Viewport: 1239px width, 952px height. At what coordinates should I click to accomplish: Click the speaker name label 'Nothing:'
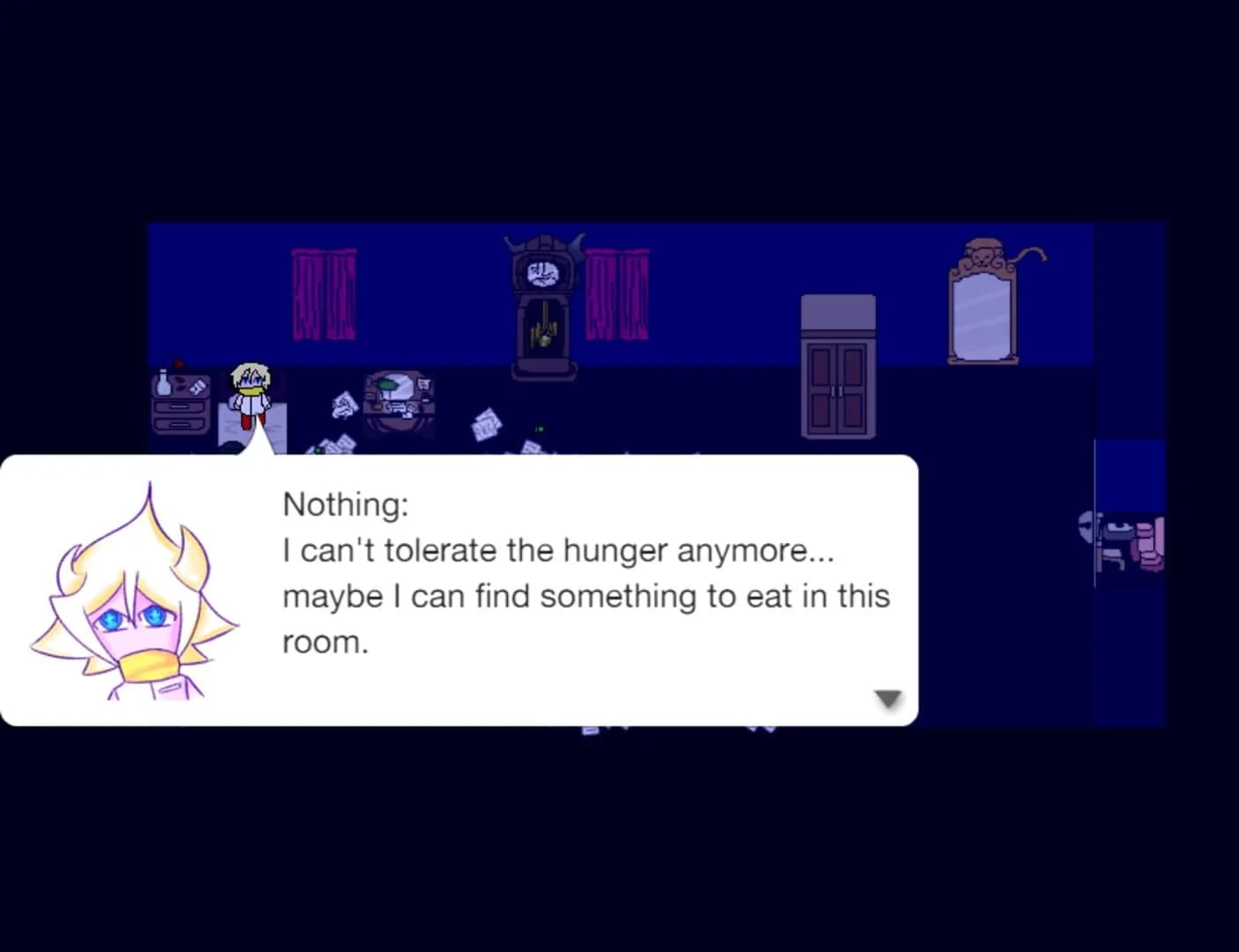345,503
